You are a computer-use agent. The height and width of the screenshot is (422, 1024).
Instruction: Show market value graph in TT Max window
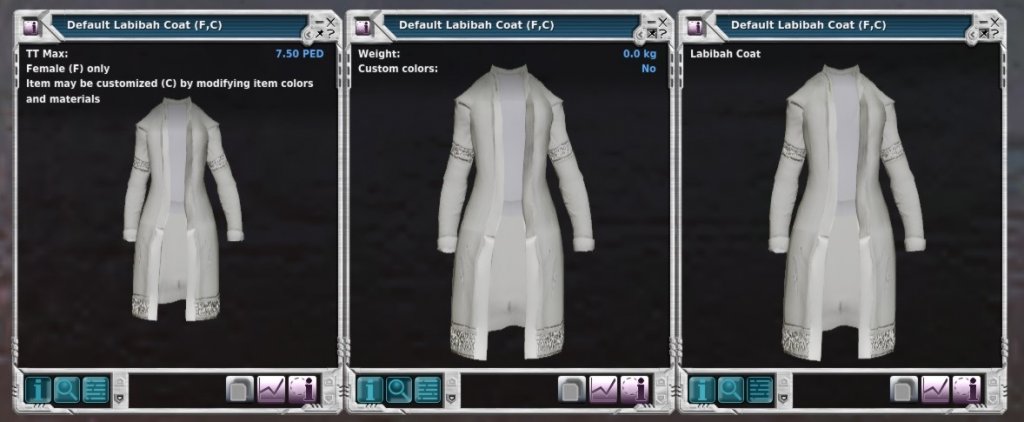click(271, 388)
